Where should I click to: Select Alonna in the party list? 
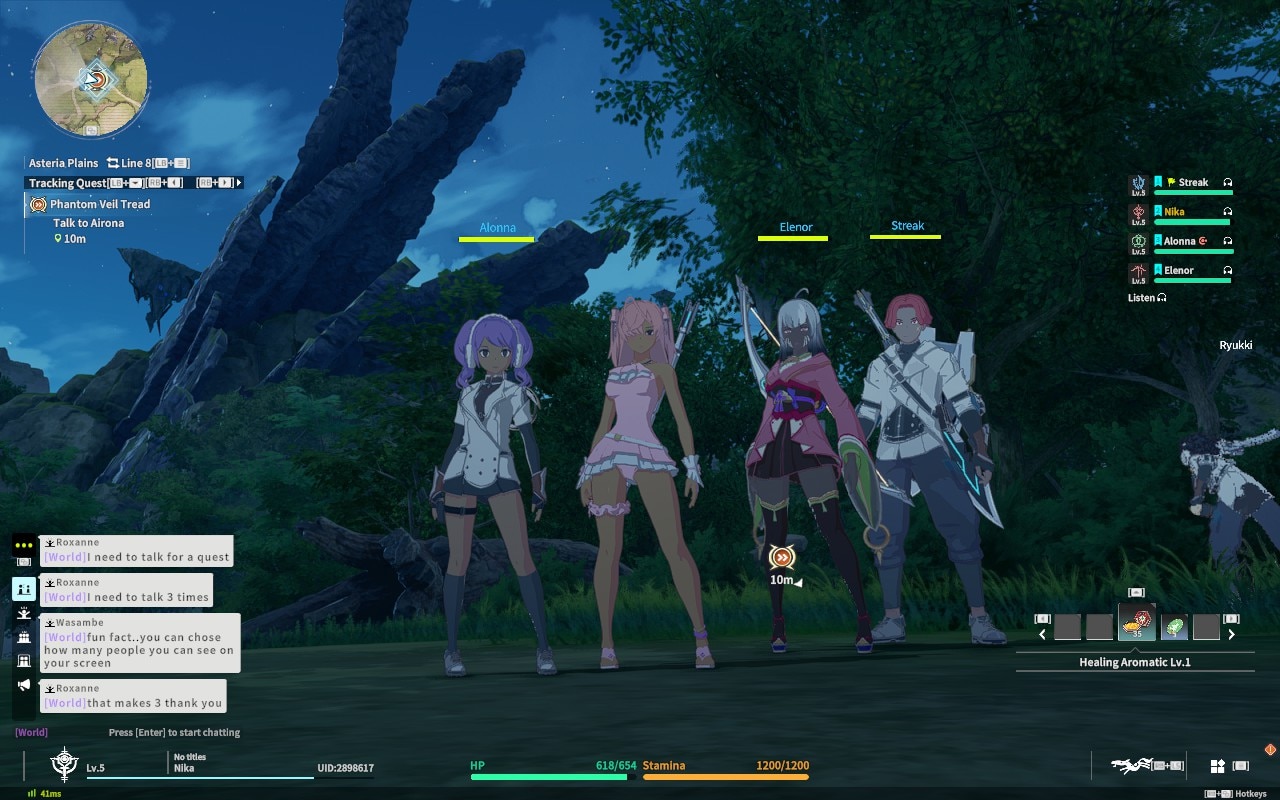[1179, 241]
